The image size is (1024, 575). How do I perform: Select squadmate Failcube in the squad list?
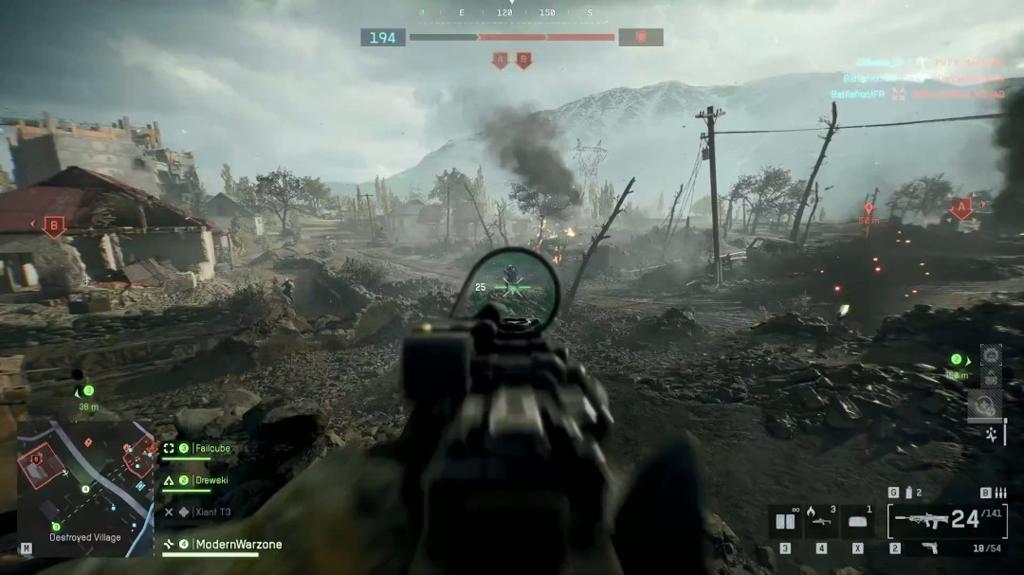click(211, 448)
